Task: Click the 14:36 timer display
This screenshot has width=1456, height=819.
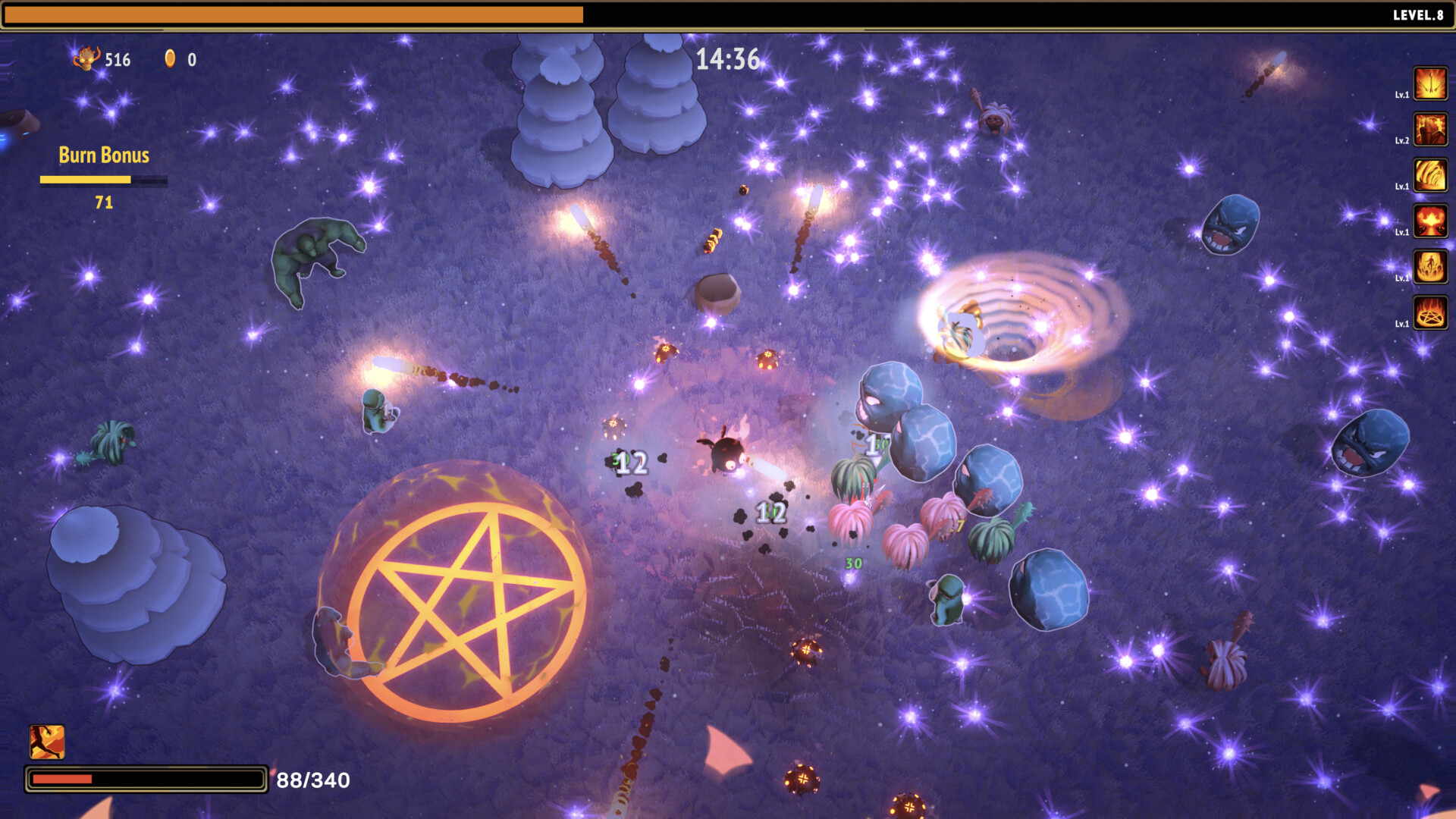Action: tap(730, 57)
